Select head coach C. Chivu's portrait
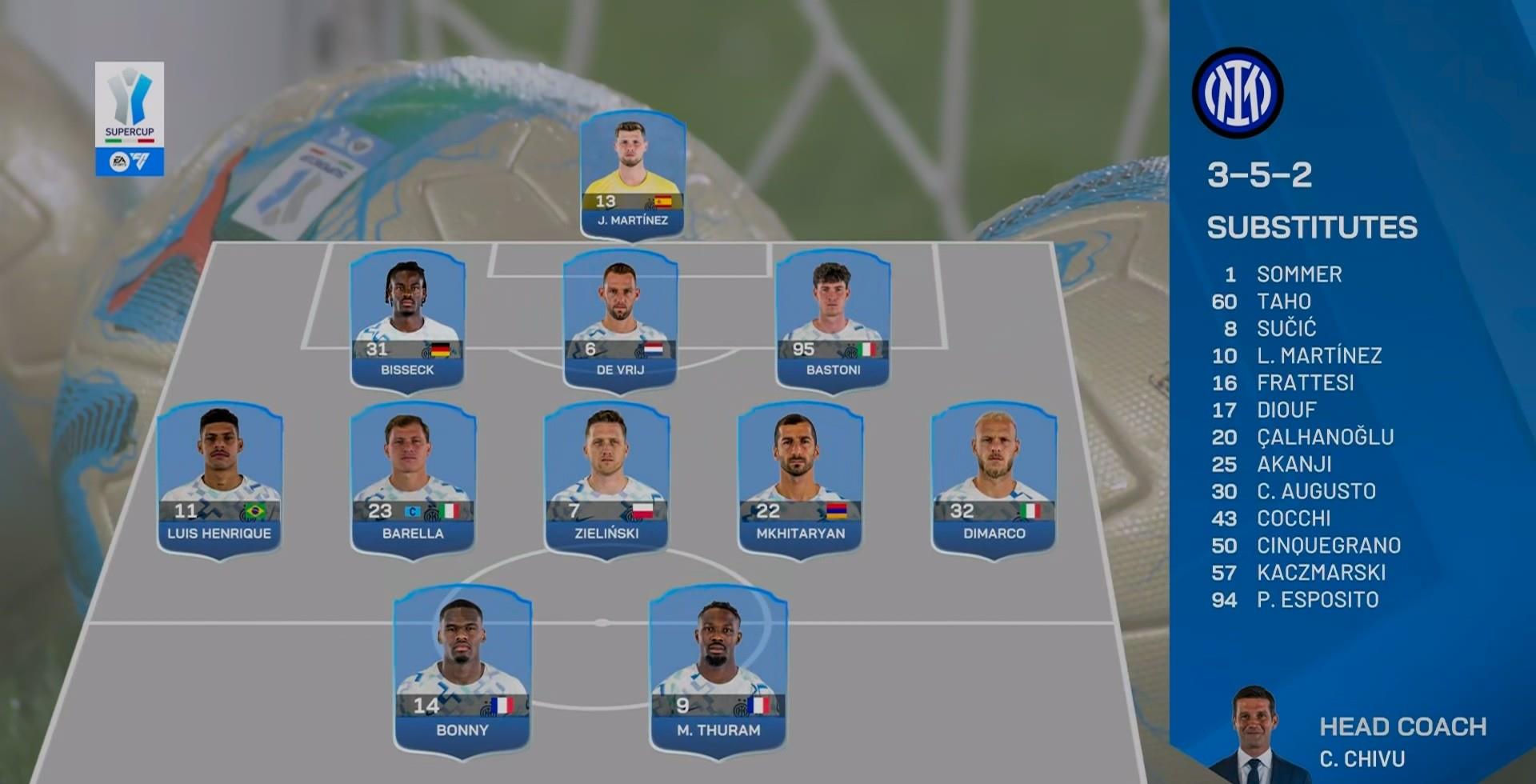Screen dimensions: 1536x784 [1254, 734]
